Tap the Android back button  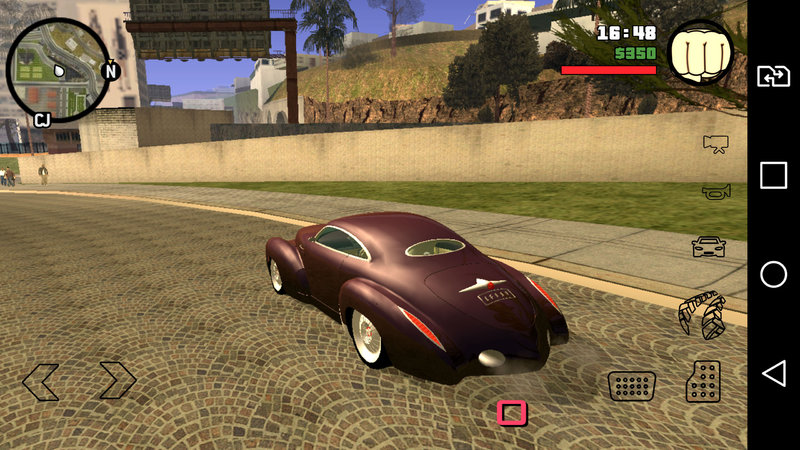point(773,374)
